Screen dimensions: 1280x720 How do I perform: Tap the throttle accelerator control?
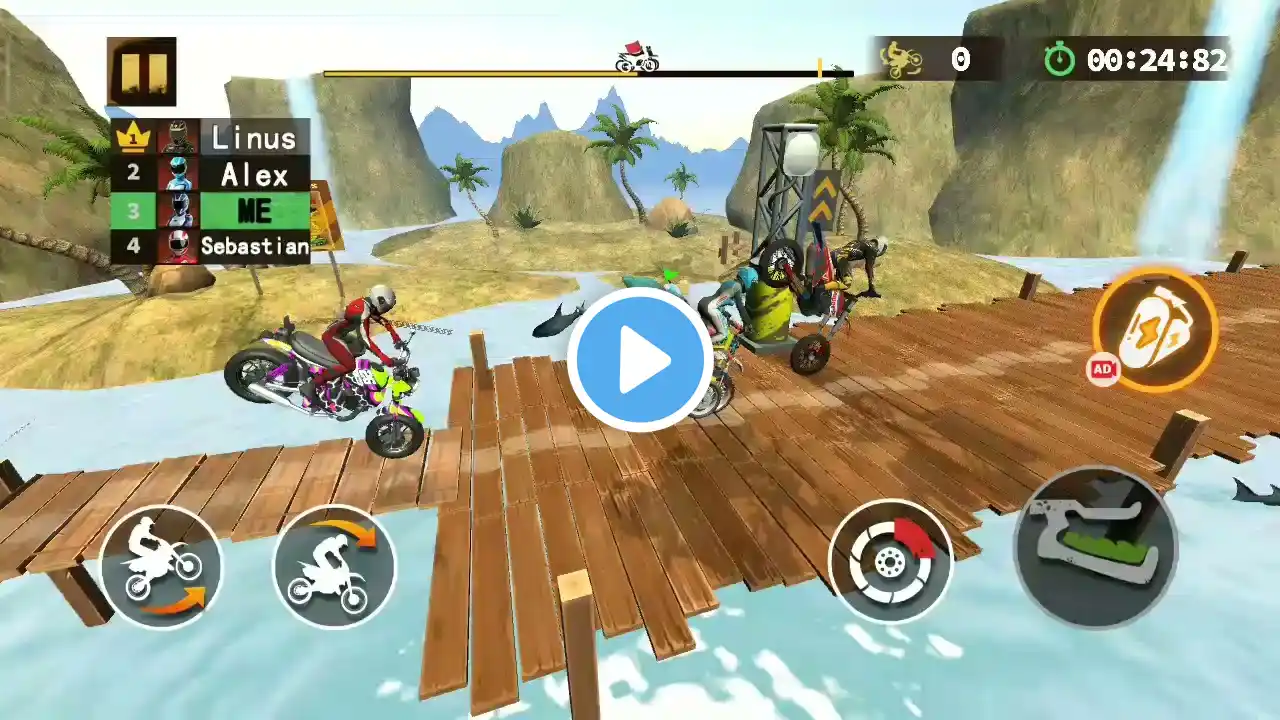1095,547
